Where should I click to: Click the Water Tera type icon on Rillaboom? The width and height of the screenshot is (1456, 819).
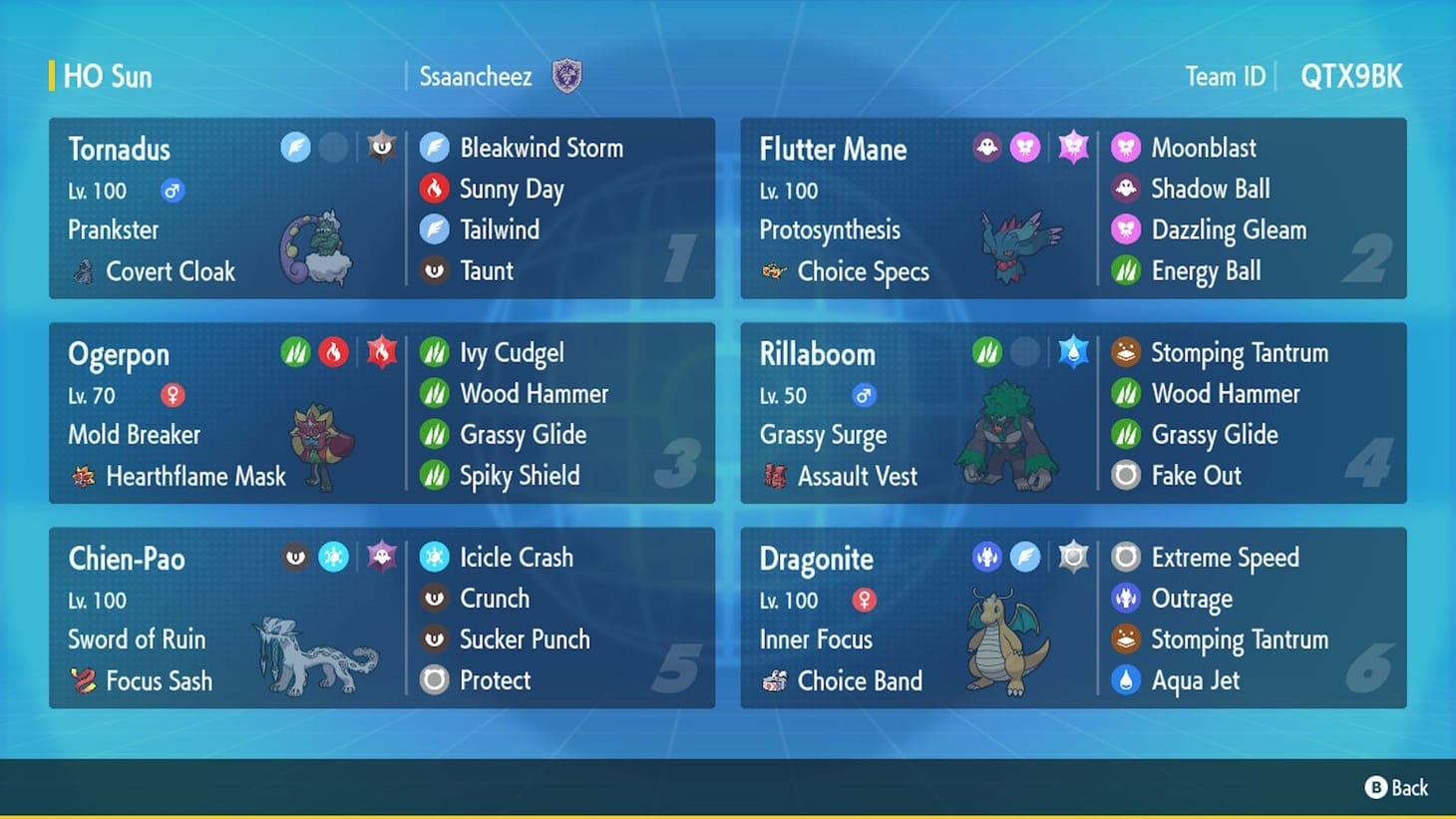coord(1071,351)
